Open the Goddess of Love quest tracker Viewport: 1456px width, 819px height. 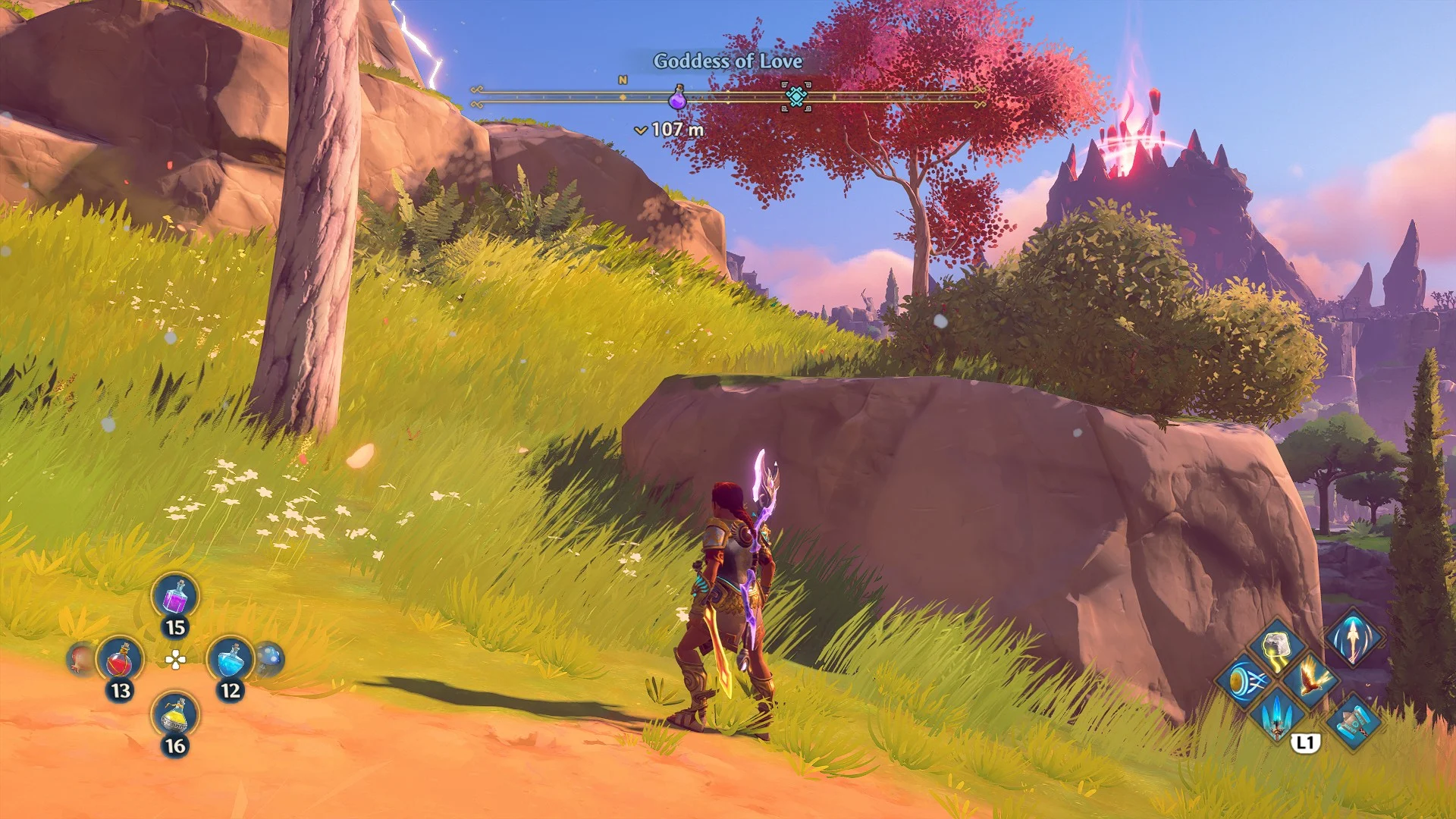pyautogui.click(x=727, y=61)
